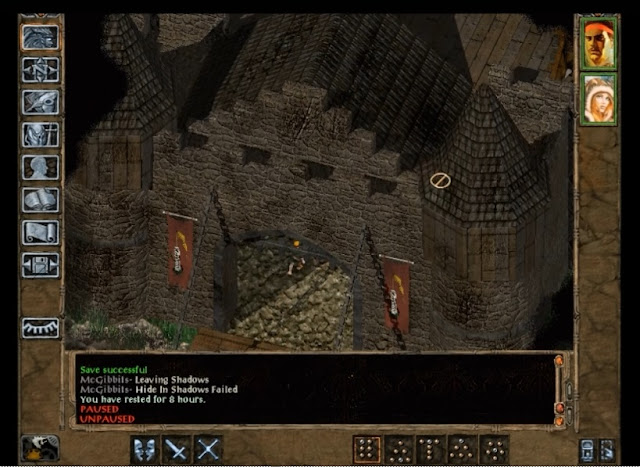This screenshot has height=467, width=640.
Task: Open the mage spellbook
Action: pos(41,199)
